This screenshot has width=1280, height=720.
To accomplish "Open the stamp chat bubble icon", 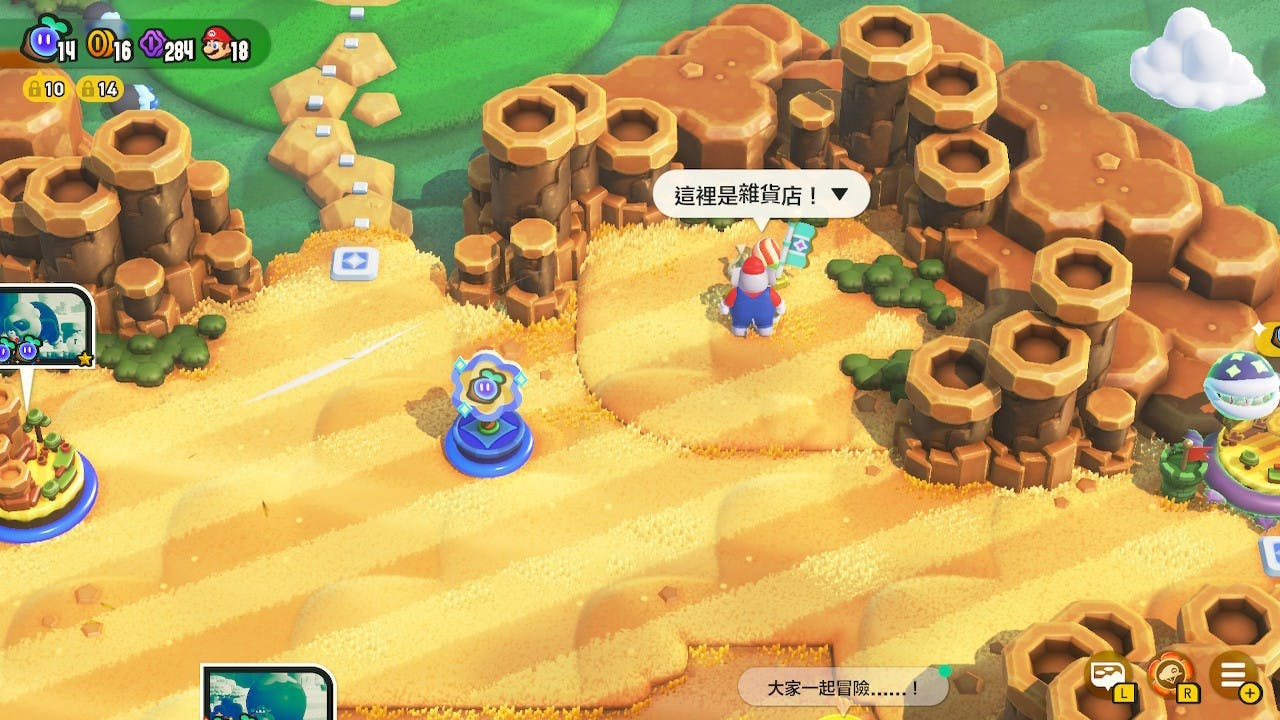I will click(x=1110, y=676).
